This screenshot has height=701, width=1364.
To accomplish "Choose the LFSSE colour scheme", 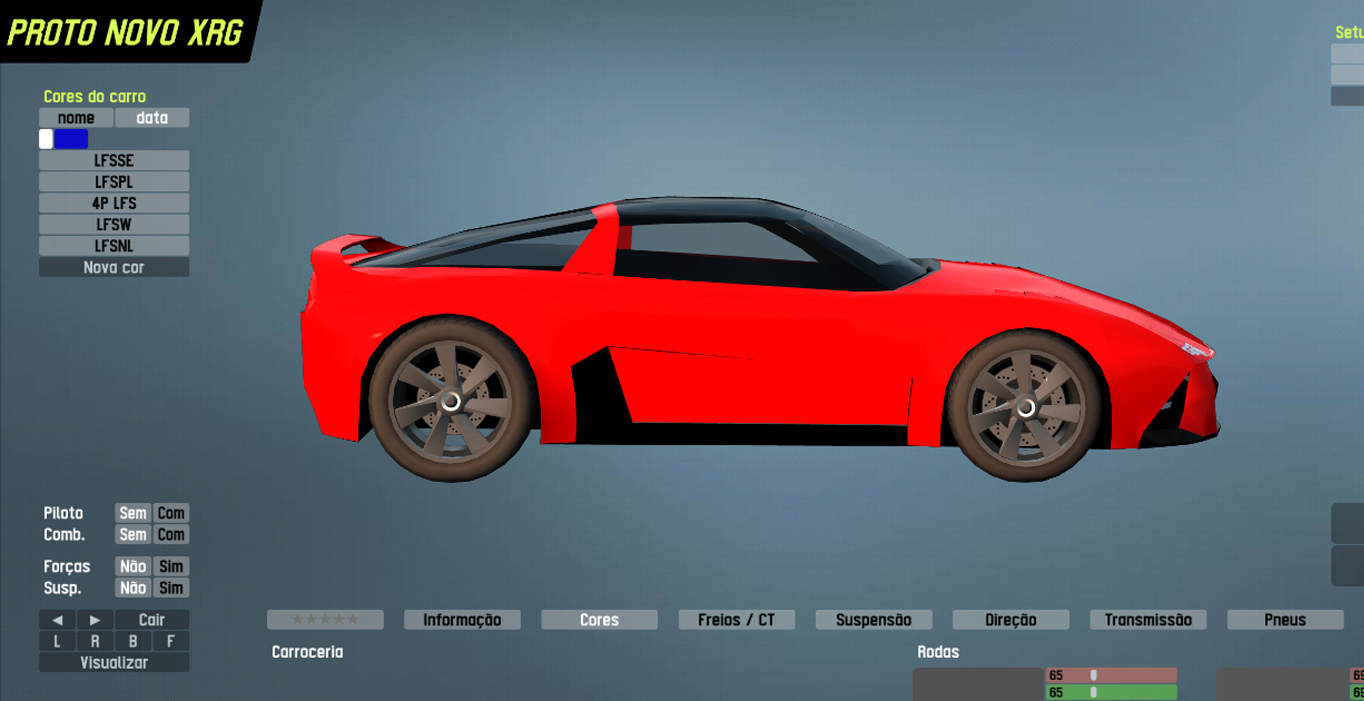I will (x=114, y=161).
